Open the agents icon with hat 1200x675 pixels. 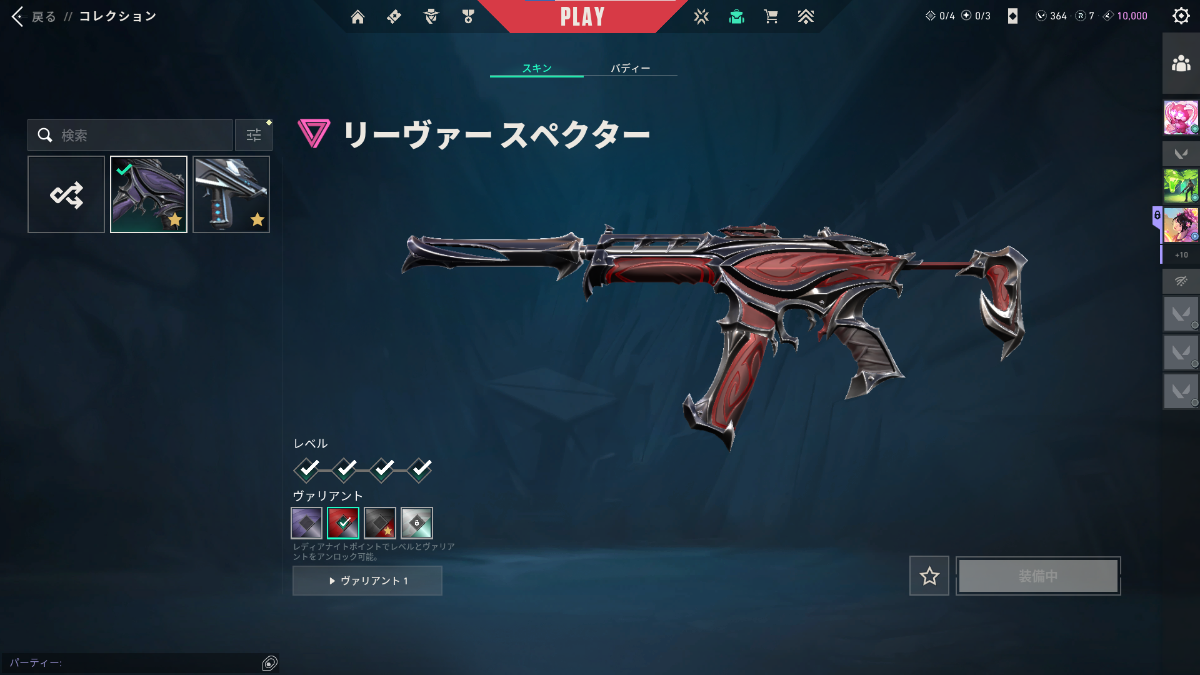pos(431,17)
